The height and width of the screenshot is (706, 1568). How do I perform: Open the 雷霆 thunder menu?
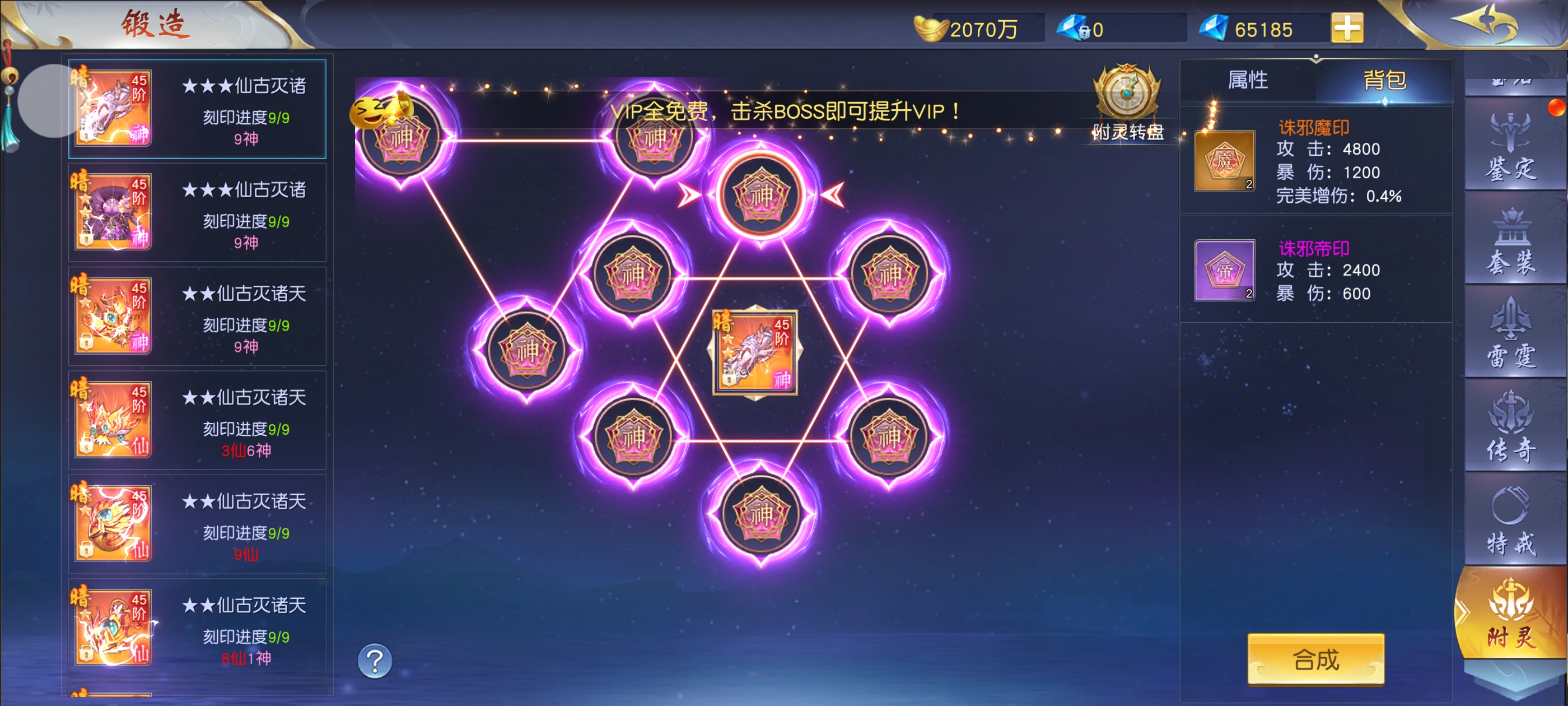1511,334
